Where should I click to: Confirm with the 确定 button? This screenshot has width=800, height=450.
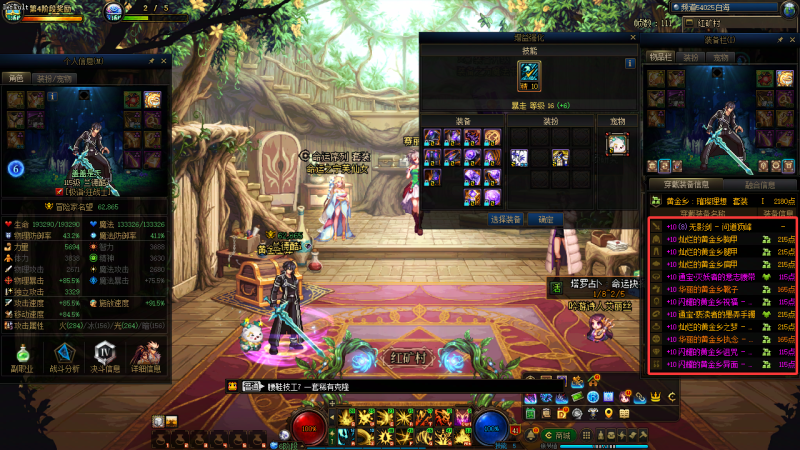click(546, 218)
